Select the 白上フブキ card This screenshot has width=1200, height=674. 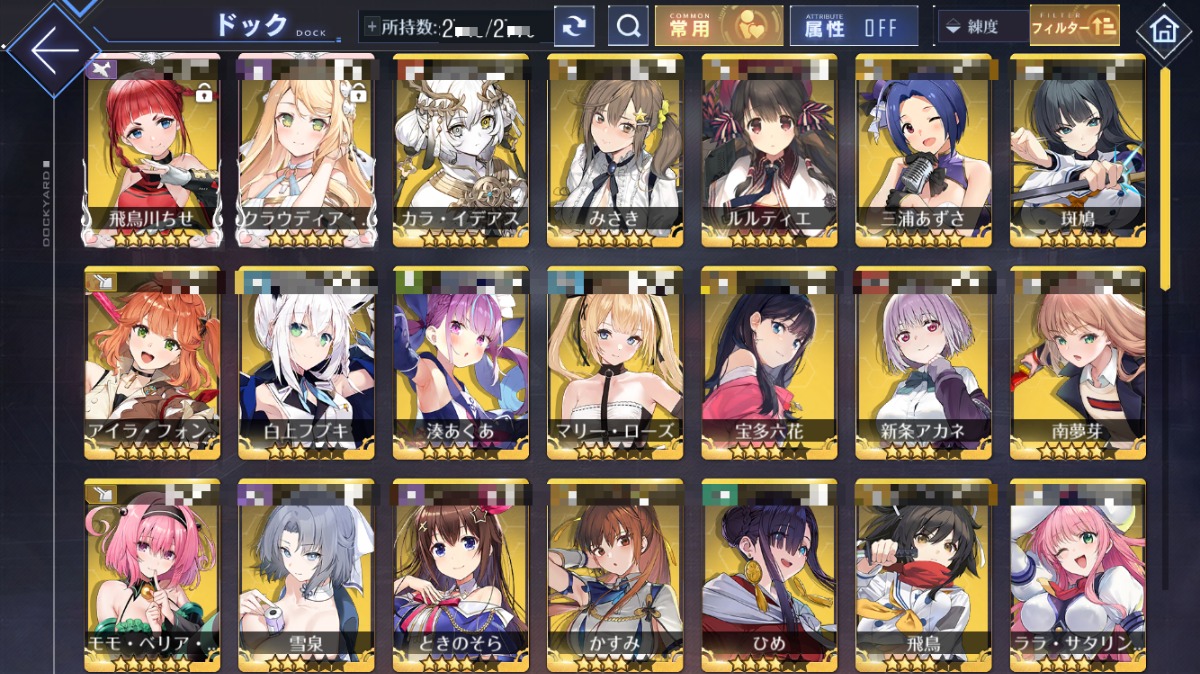306,362
